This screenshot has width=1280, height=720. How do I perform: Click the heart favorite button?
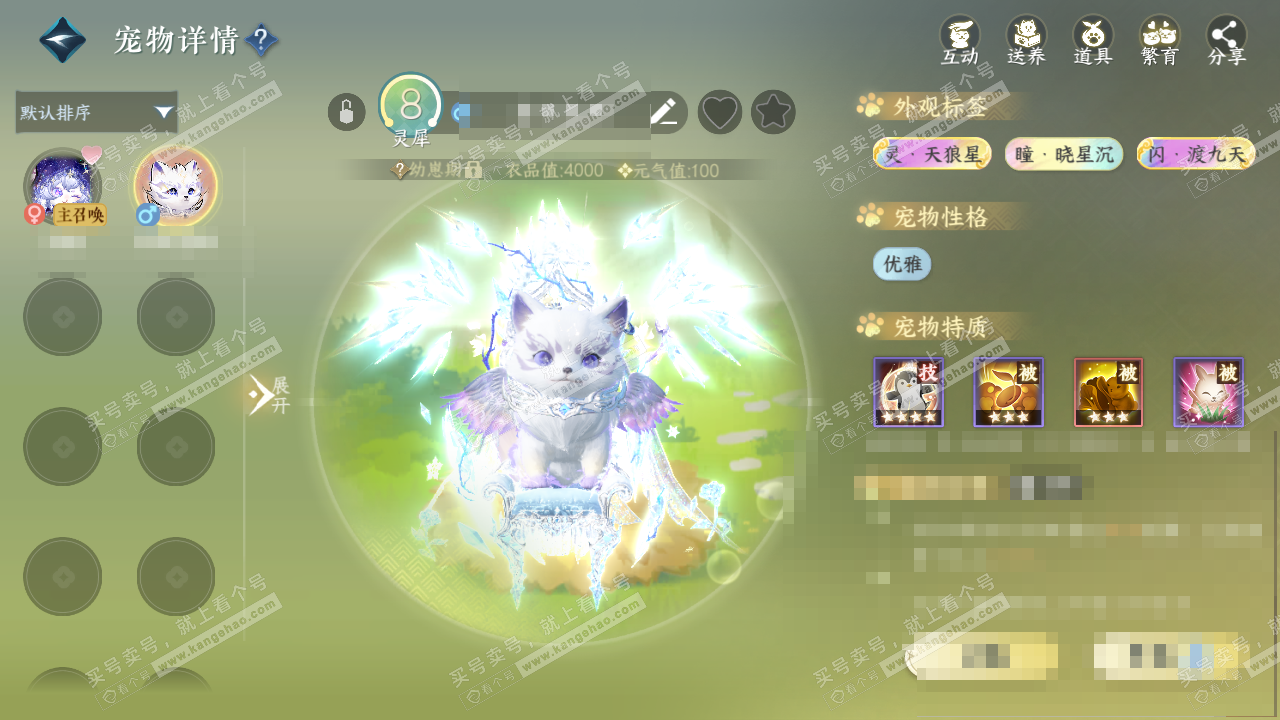[719, 112]
